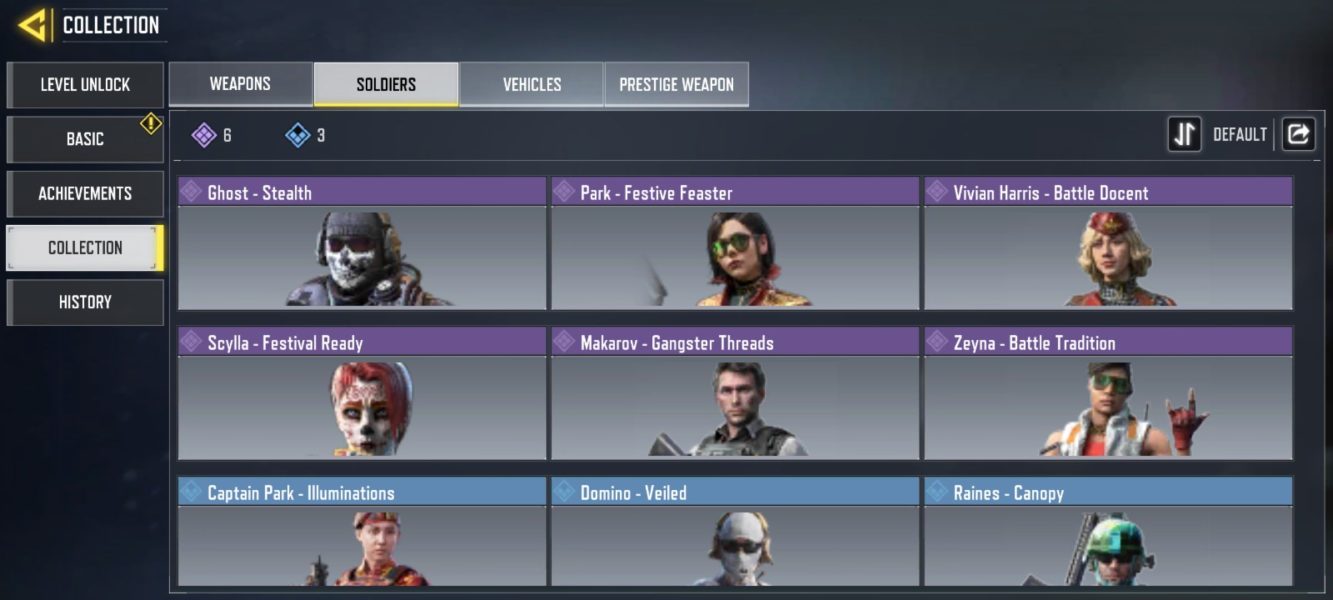Open the Prestige Weapon tab
The image size is (1333, 600).
point(676,84)
